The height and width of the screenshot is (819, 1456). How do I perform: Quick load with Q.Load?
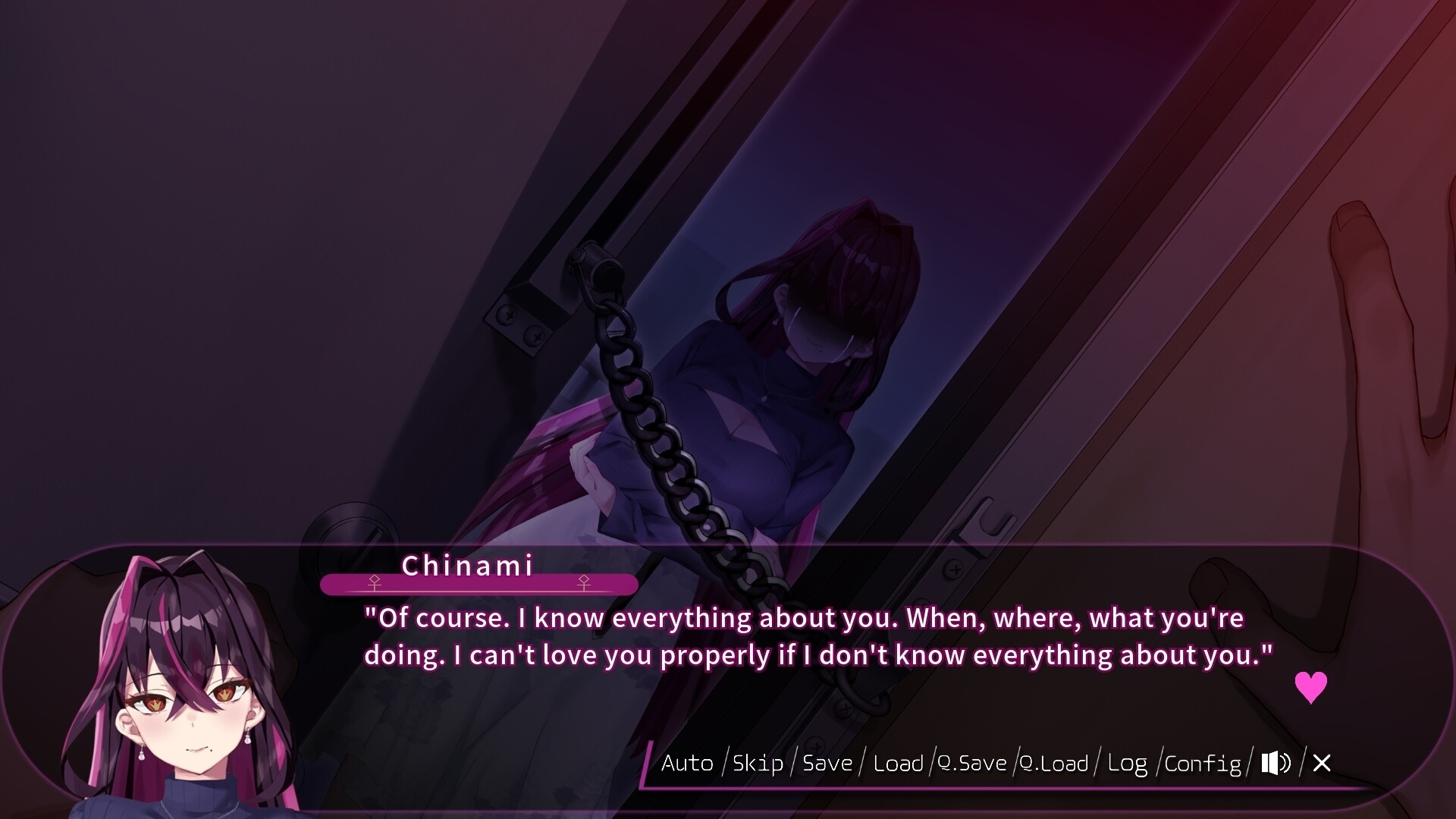coord(1054,763)
